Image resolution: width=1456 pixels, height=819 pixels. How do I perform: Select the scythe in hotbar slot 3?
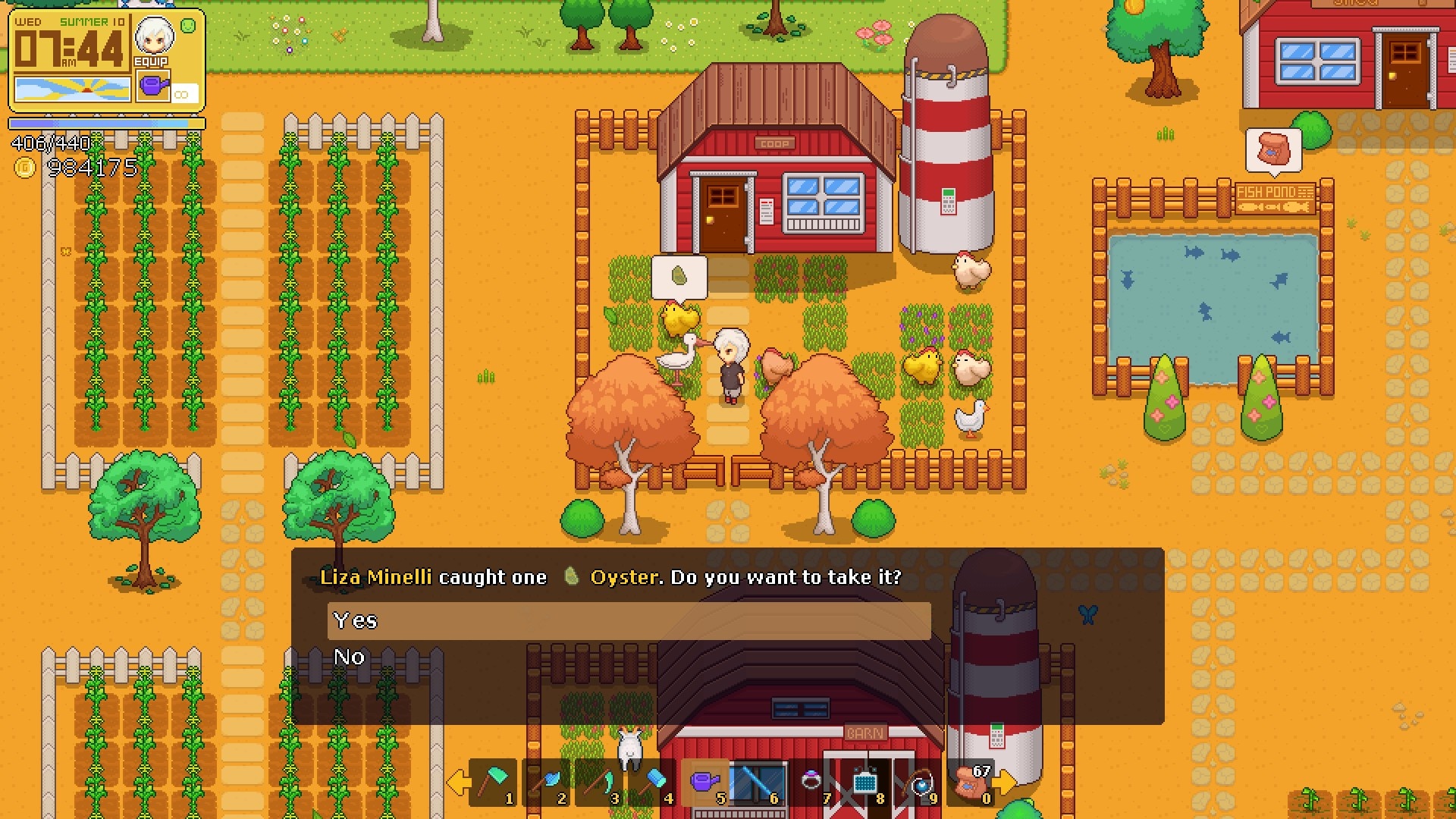pos(600,782)
